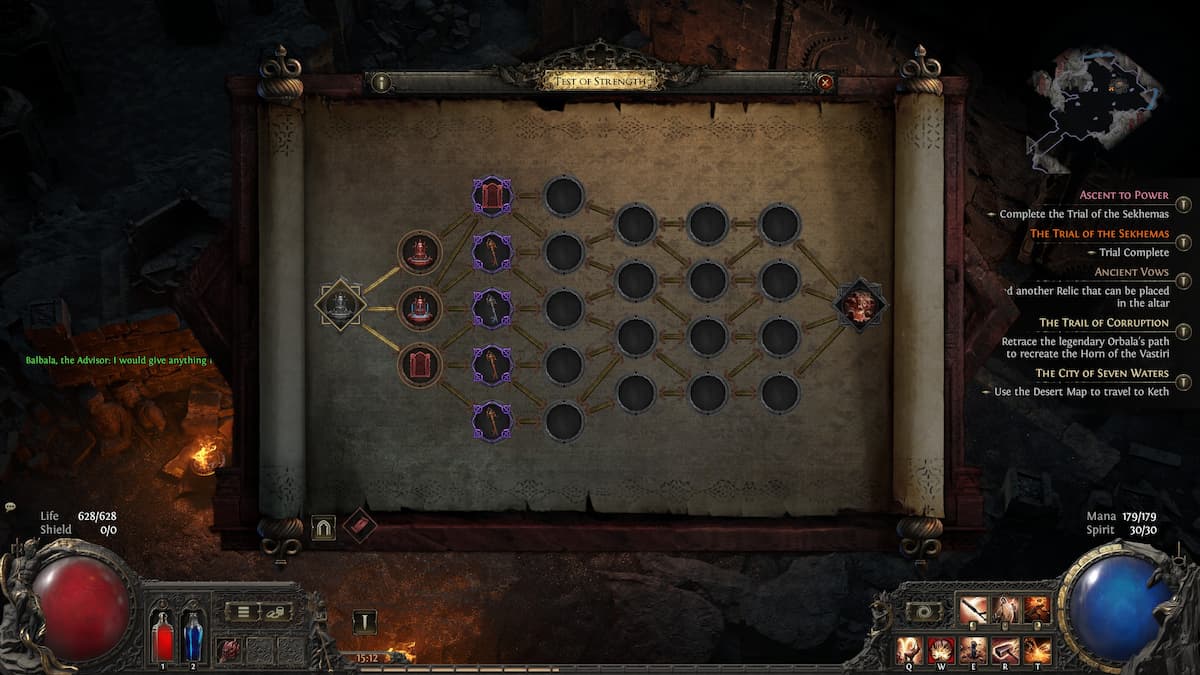This screenshot has height=675, width=1200.
Task: Use the blue mana flask
Action: 192,637
